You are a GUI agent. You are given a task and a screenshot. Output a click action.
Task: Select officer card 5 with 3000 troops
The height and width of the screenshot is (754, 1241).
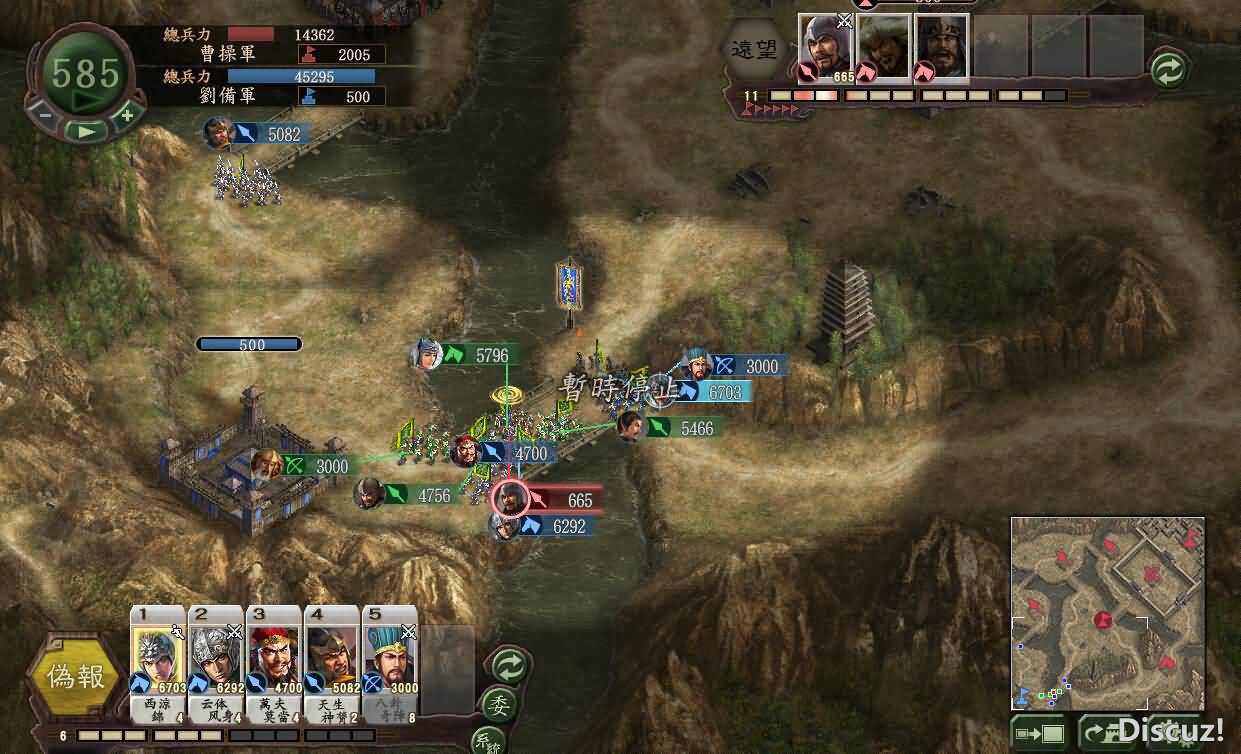pos(390,655)
